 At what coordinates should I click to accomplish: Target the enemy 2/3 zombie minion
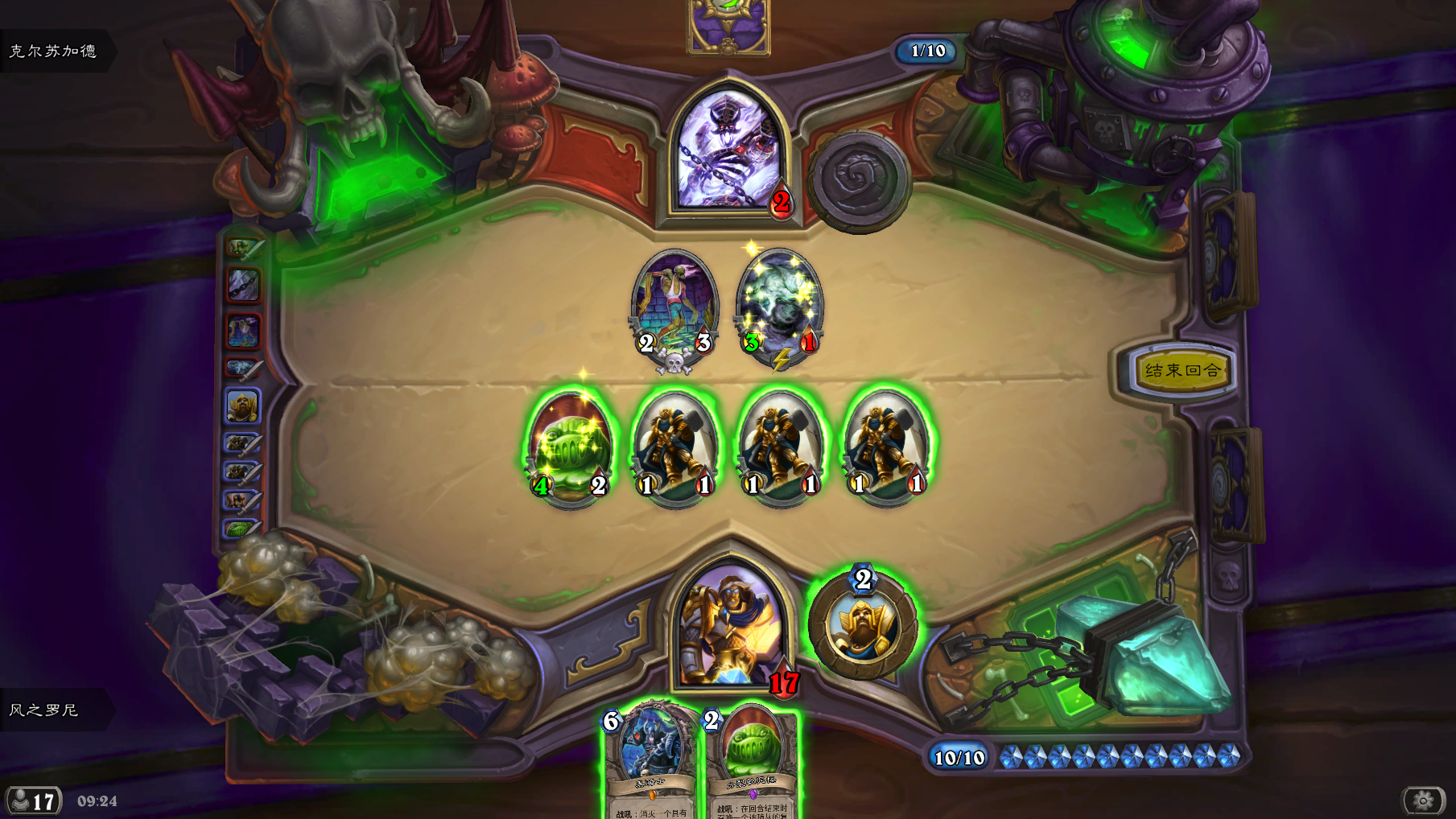coord(674,308)
